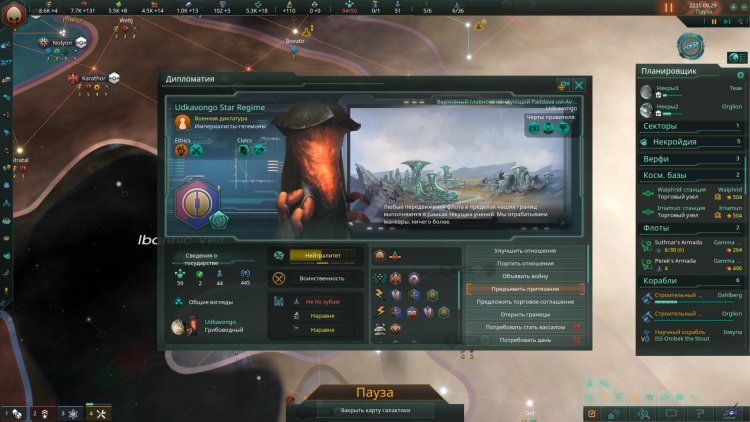Viewport: 750px width, 422px height.
Task: Choose Потребовать стать вассалом
Action: pyautogui.click(x=524, y=328)
